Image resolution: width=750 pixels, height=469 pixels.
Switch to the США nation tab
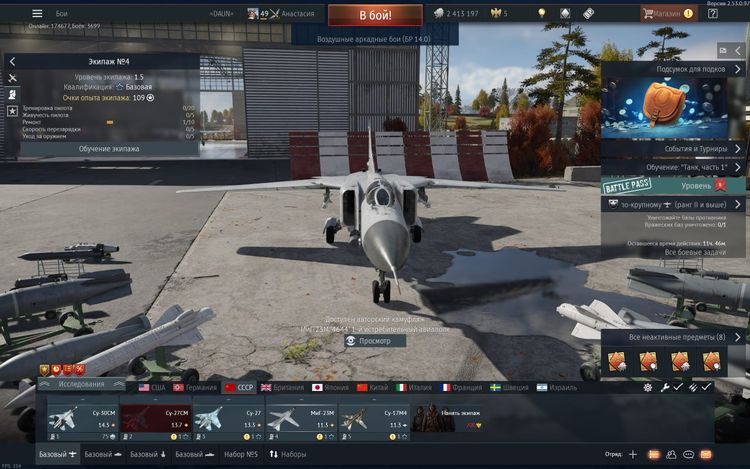(x=153, y=386)
